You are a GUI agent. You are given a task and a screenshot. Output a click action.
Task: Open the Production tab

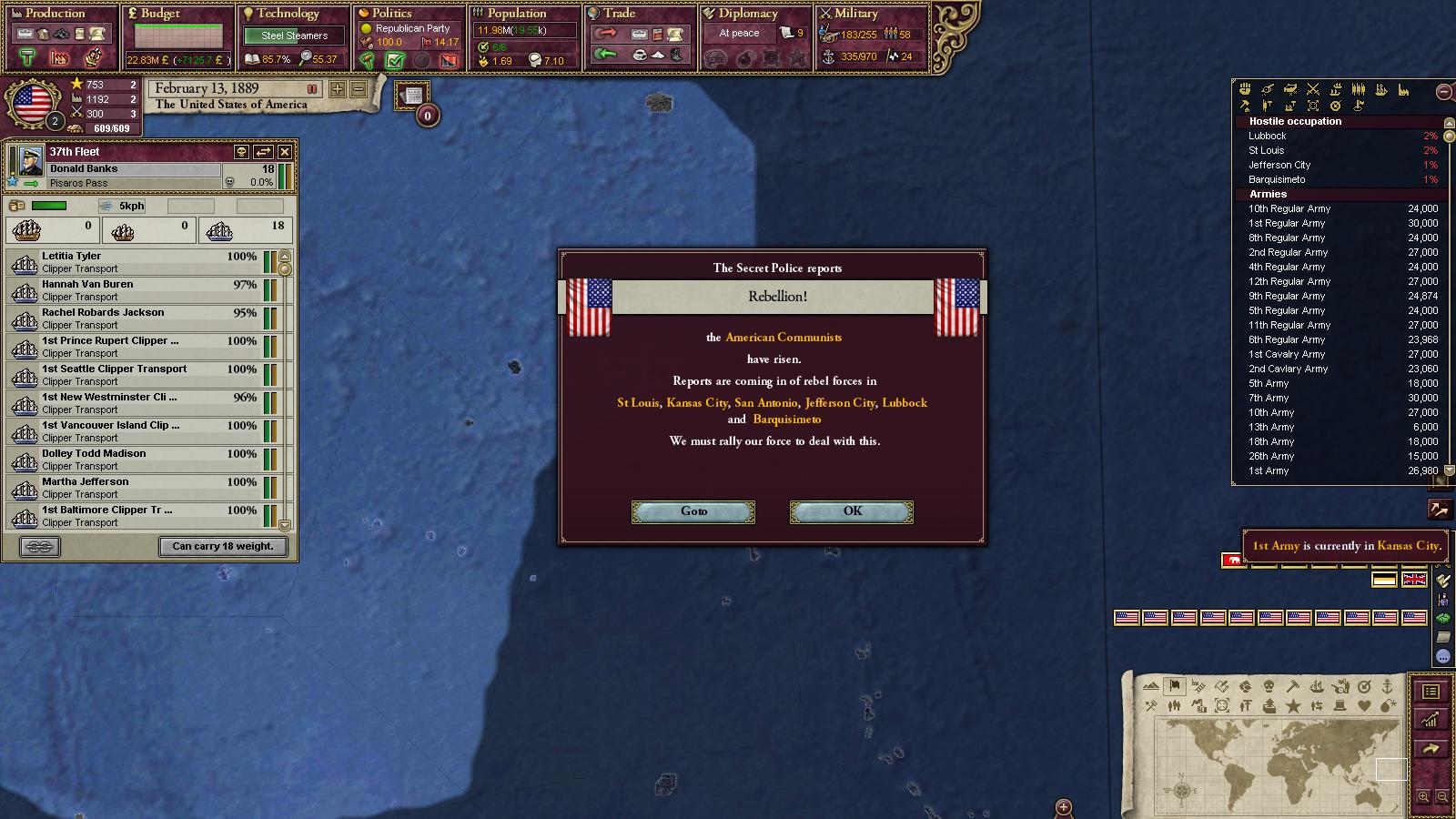point(55,14)
